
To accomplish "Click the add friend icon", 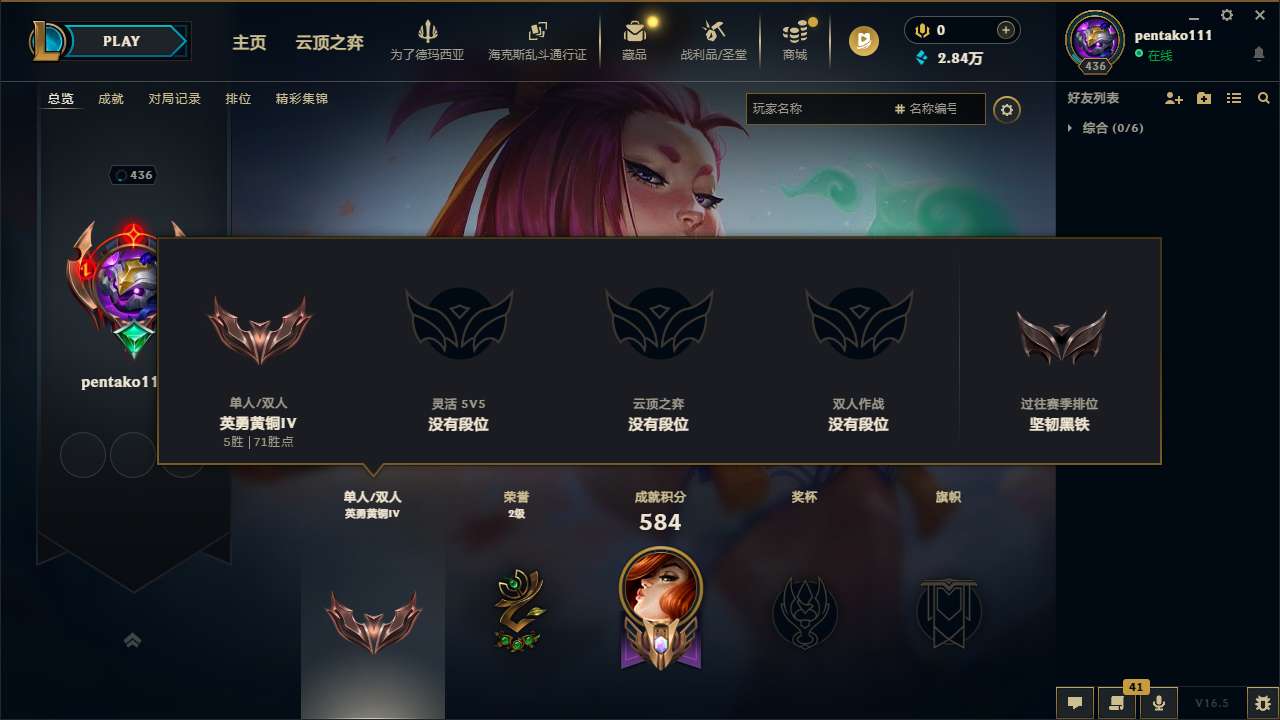I will point(1173,98).
